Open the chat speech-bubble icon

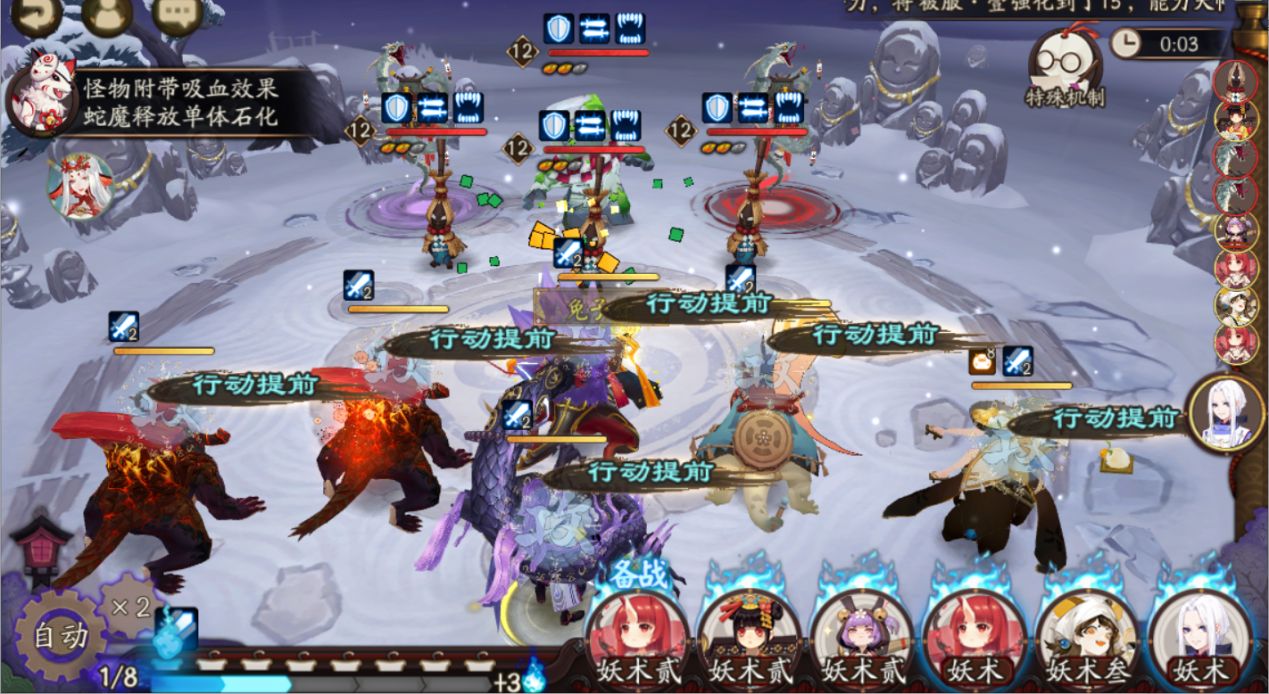(178, 14)
